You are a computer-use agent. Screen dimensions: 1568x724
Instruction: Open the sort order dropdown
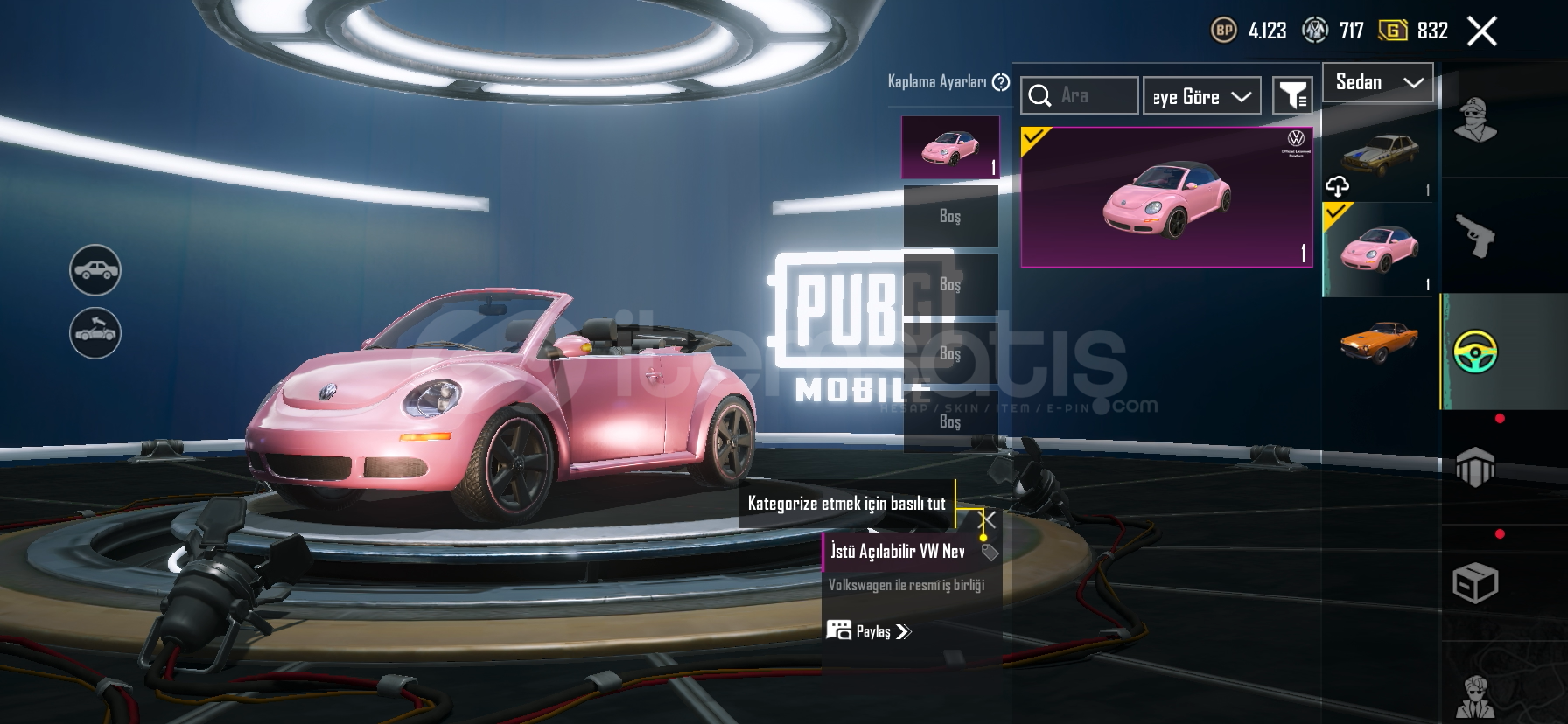(1201, 96)
